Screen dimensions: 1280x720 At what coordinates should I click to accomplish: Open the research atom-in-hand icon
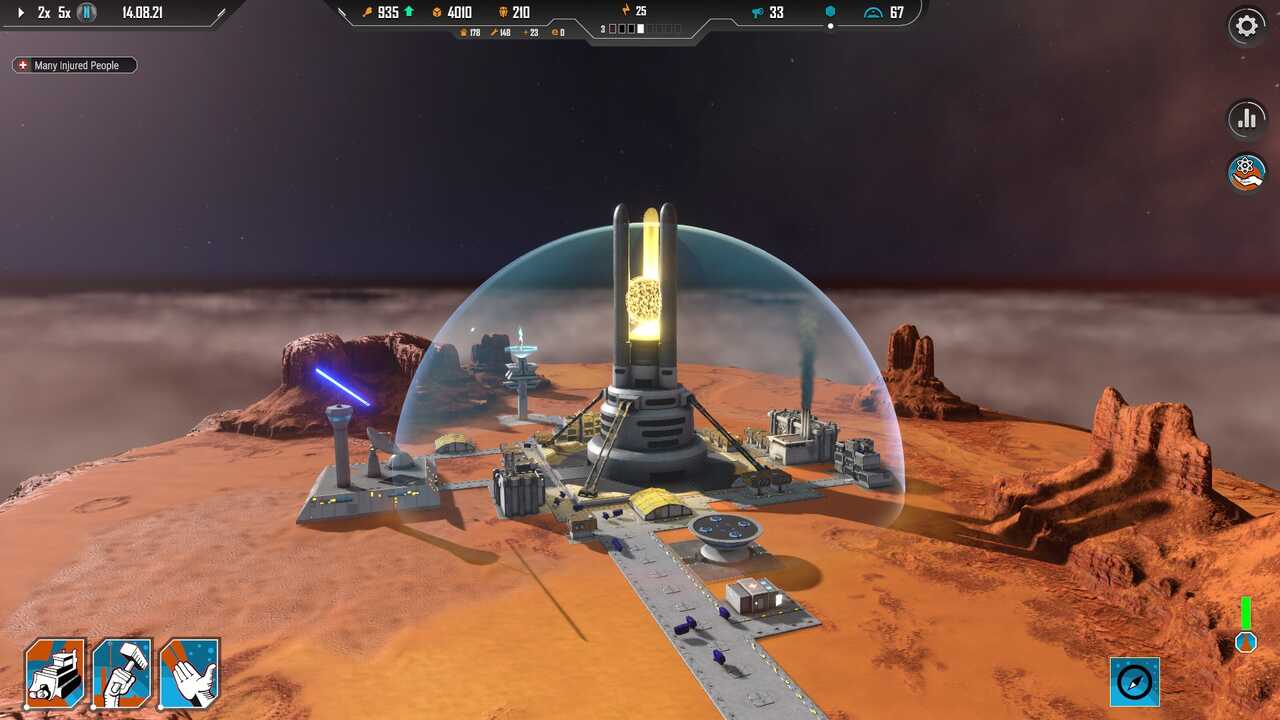pos(1246,172)
